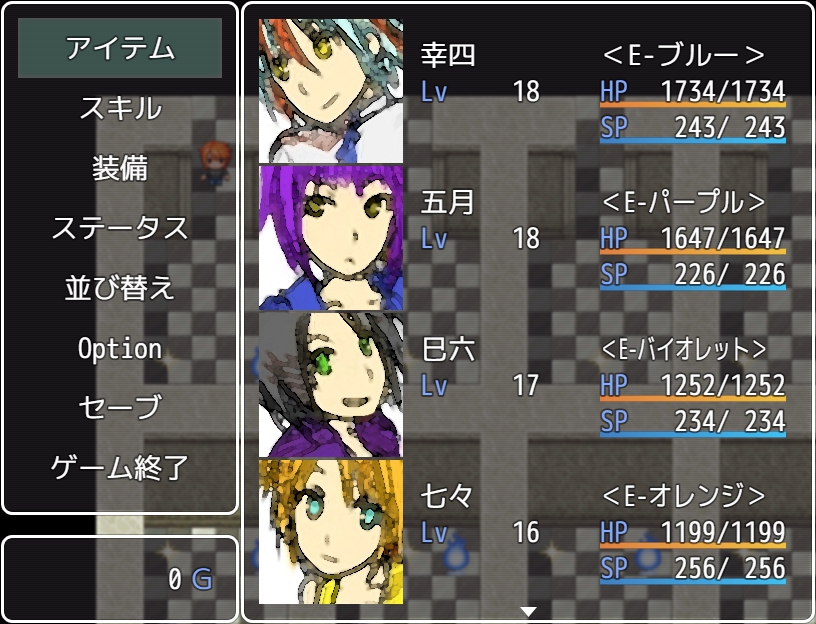Open the 装備 (Equipment) menu
Screen dimensions: 816x624
[x=120, y=168]
